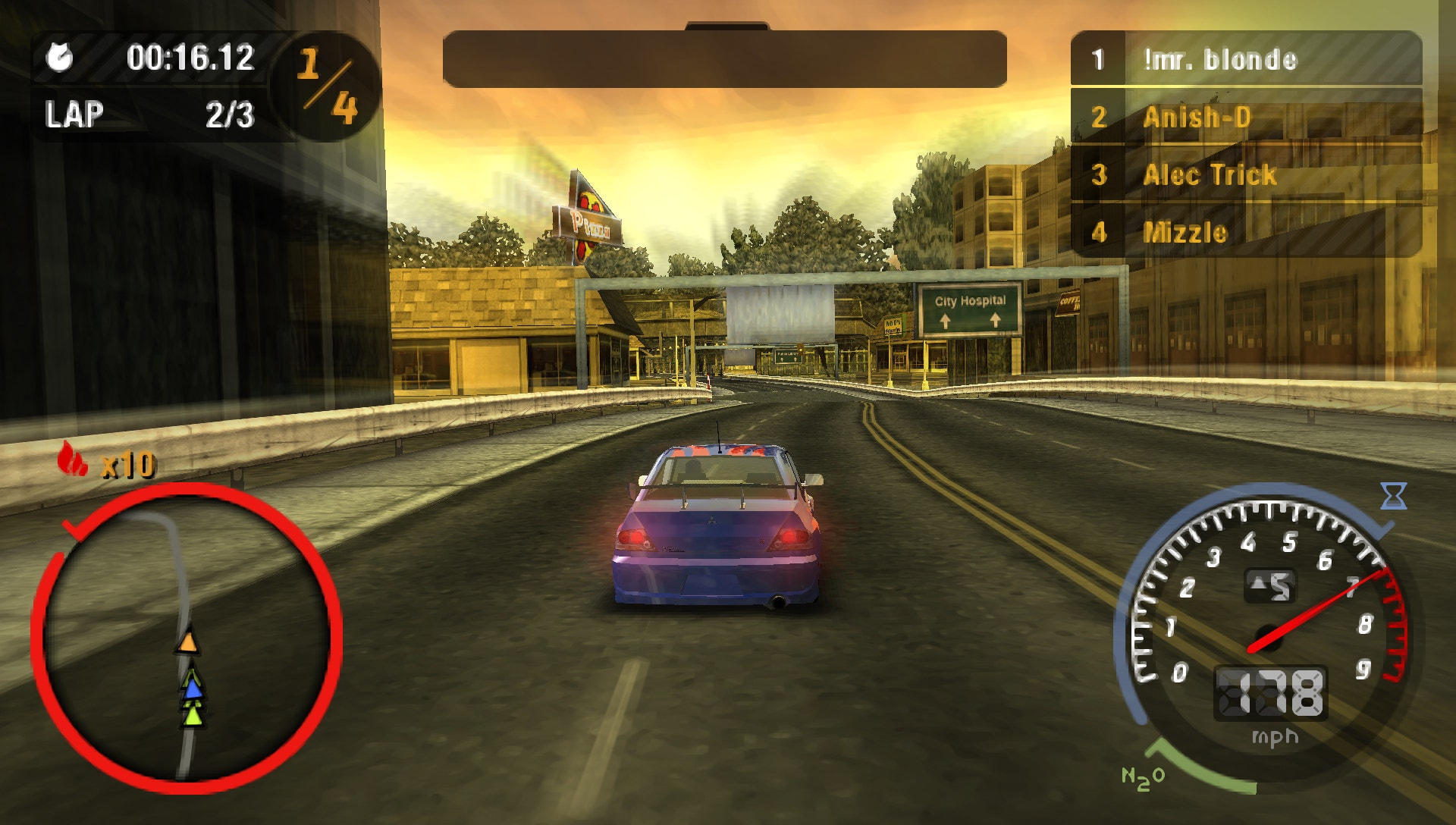The width and height of the screenshot is (1456, 825).
Task: Select the flame nitrous icon above minimap
Action: [x=71, y=459]
